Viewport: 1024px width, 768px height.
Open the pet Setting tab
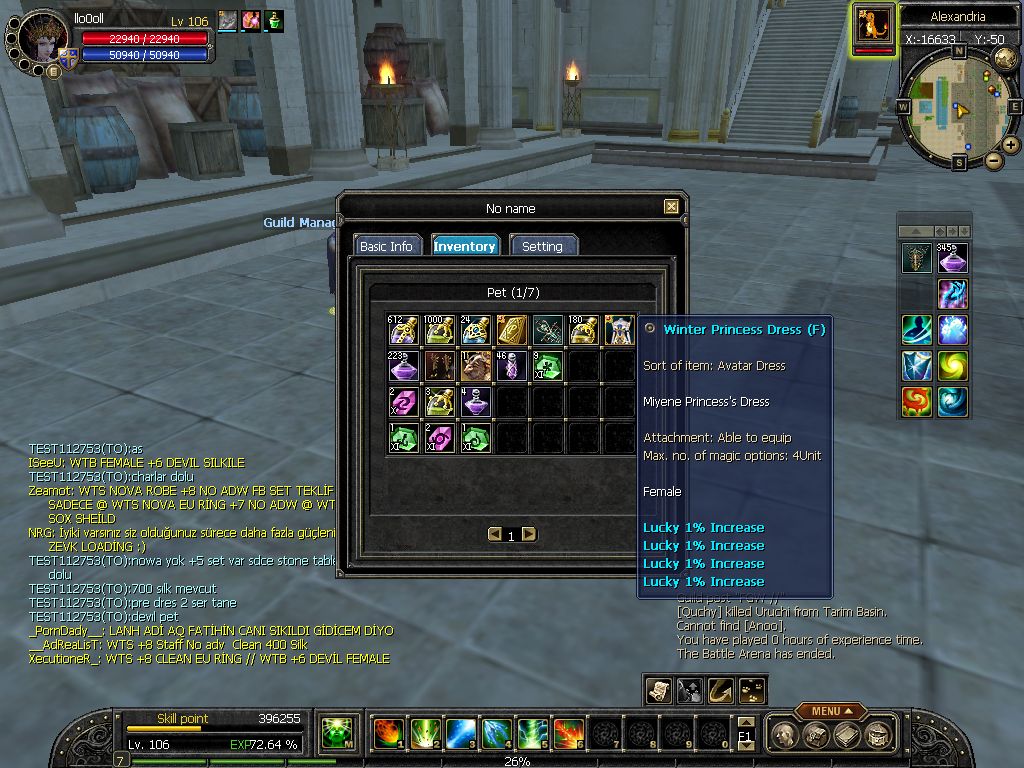pyautogui.click(x=542, y=246)
